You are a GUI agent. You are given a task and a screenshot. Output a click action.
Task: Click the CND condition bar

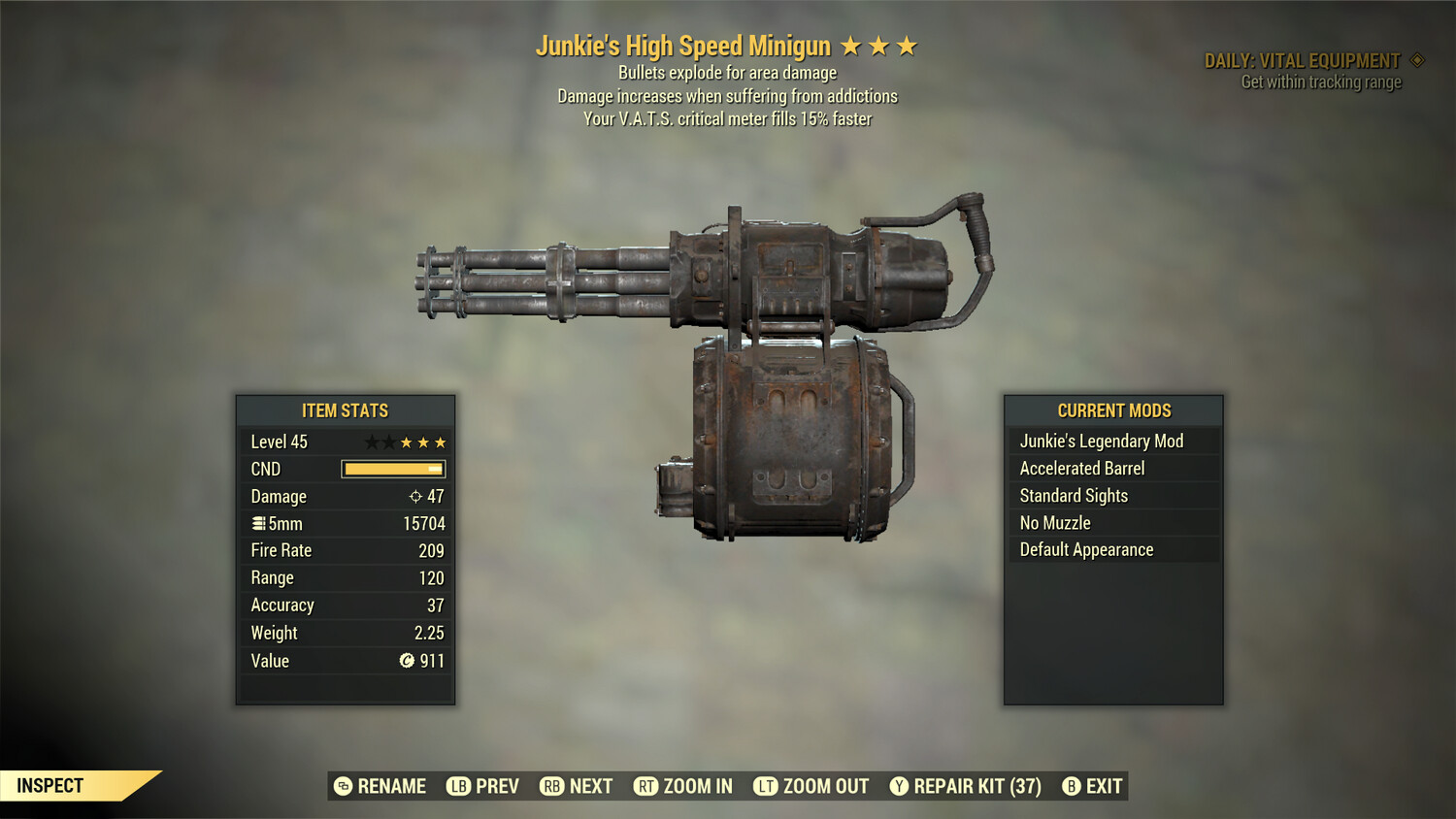coord(393,469)
